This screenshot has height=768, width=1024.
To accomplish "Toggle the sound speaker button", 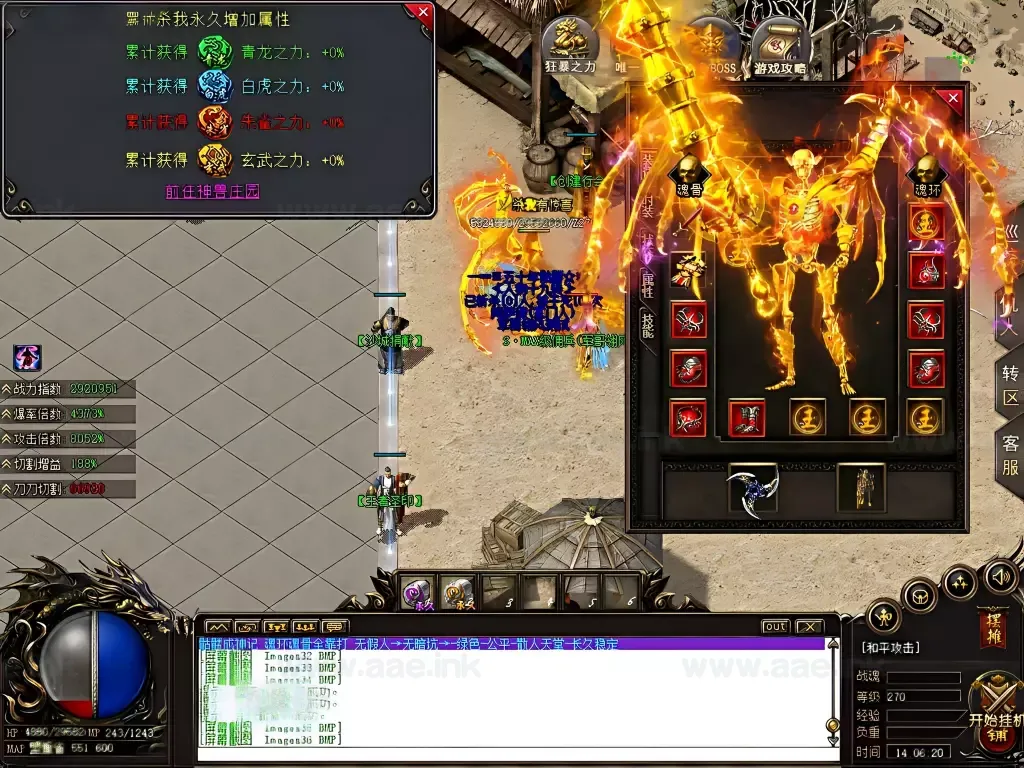I will click(1000, 576).
